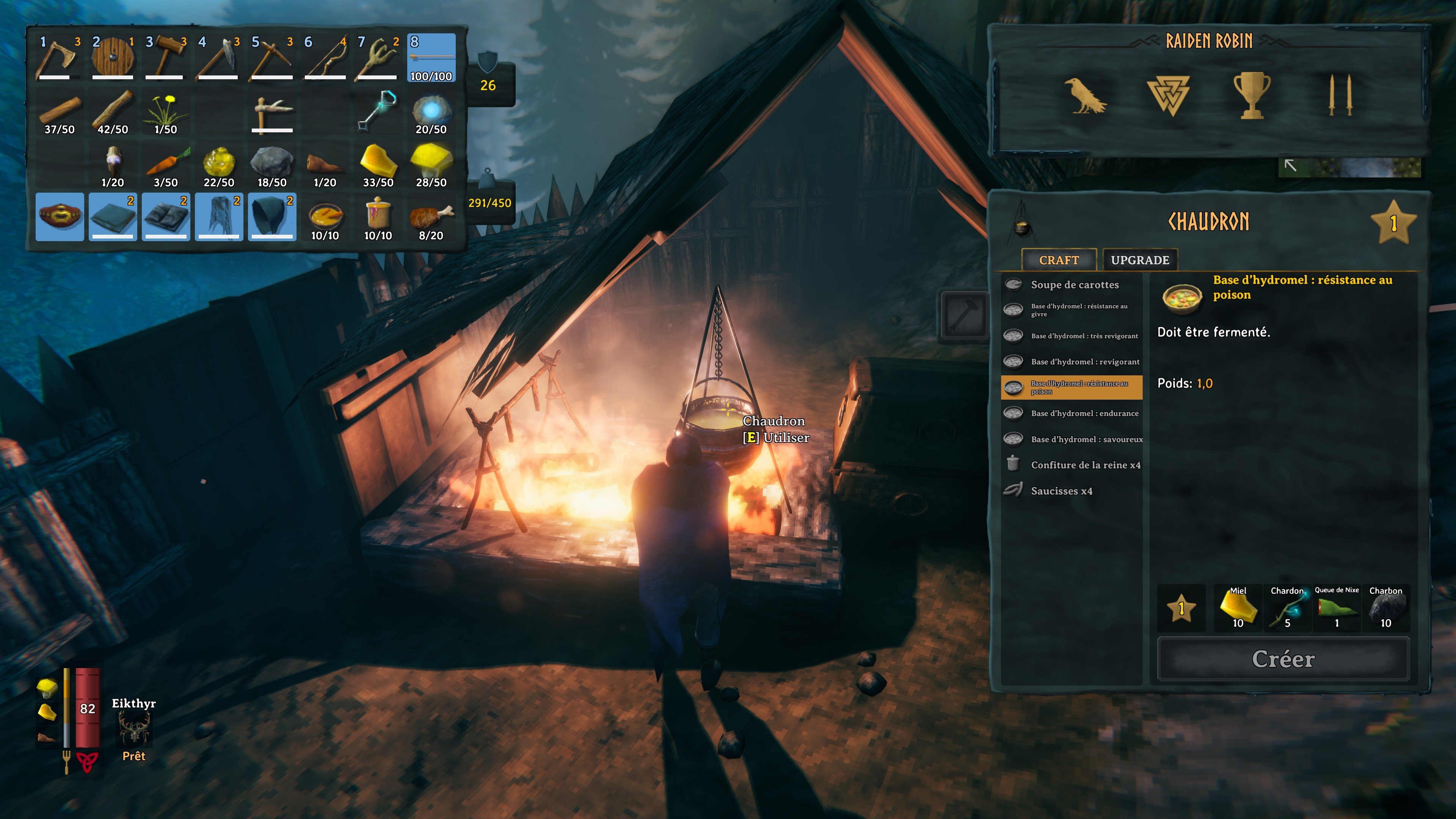Select the CRAFT tab
The height and width of the screenshot is (819, 1456).
tap(1059, 260)
